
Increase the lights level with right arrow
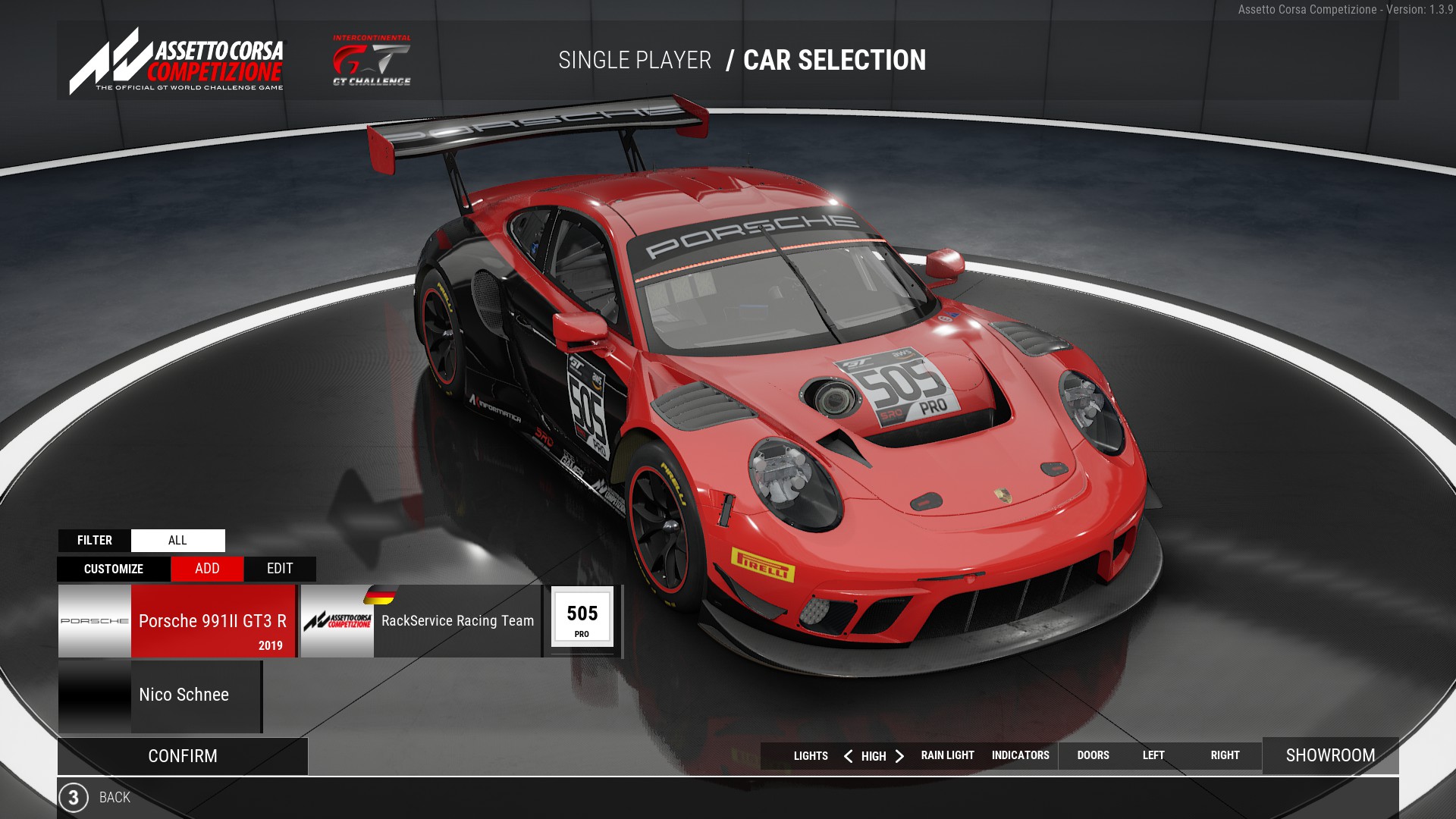tap(900, 756)
